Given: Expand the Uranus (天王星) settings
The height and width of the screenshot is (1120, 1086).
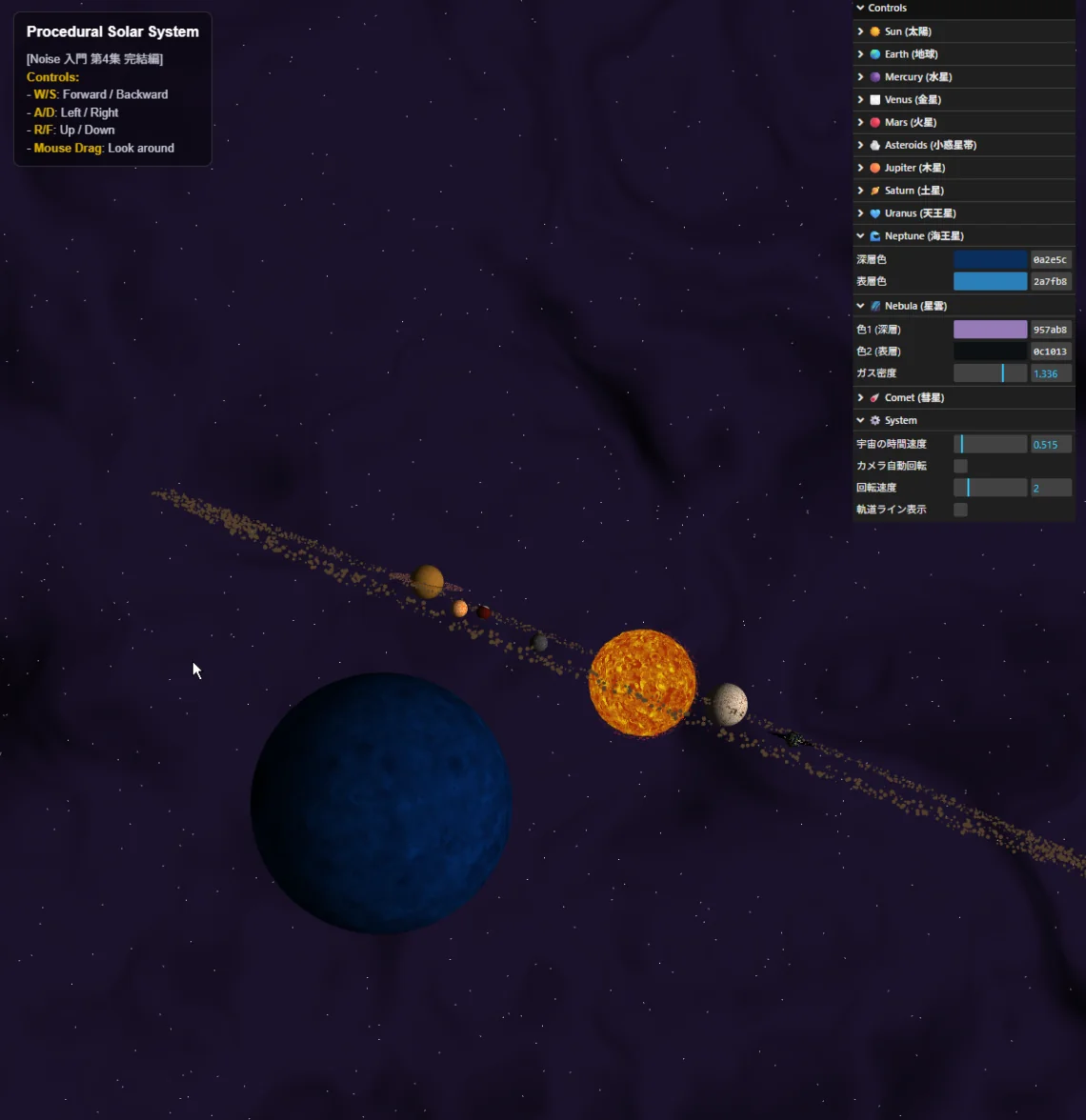Looking at the screenshot, I should click(919, 213).
